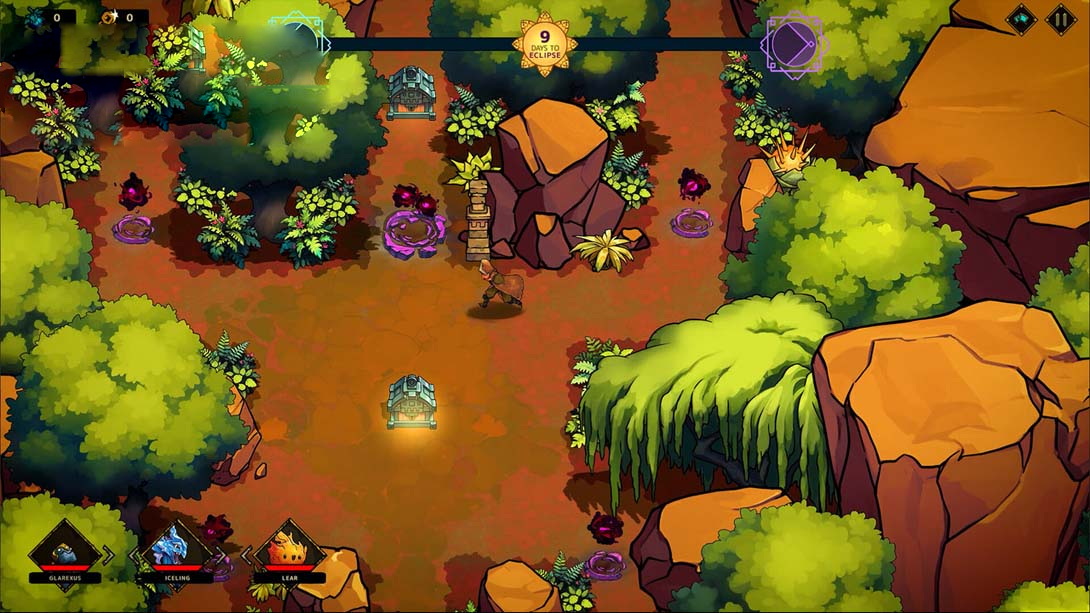Click the Days to Eclipse sun badge
Viewport: 1090px width, 613px height.
tap(545, 44)
